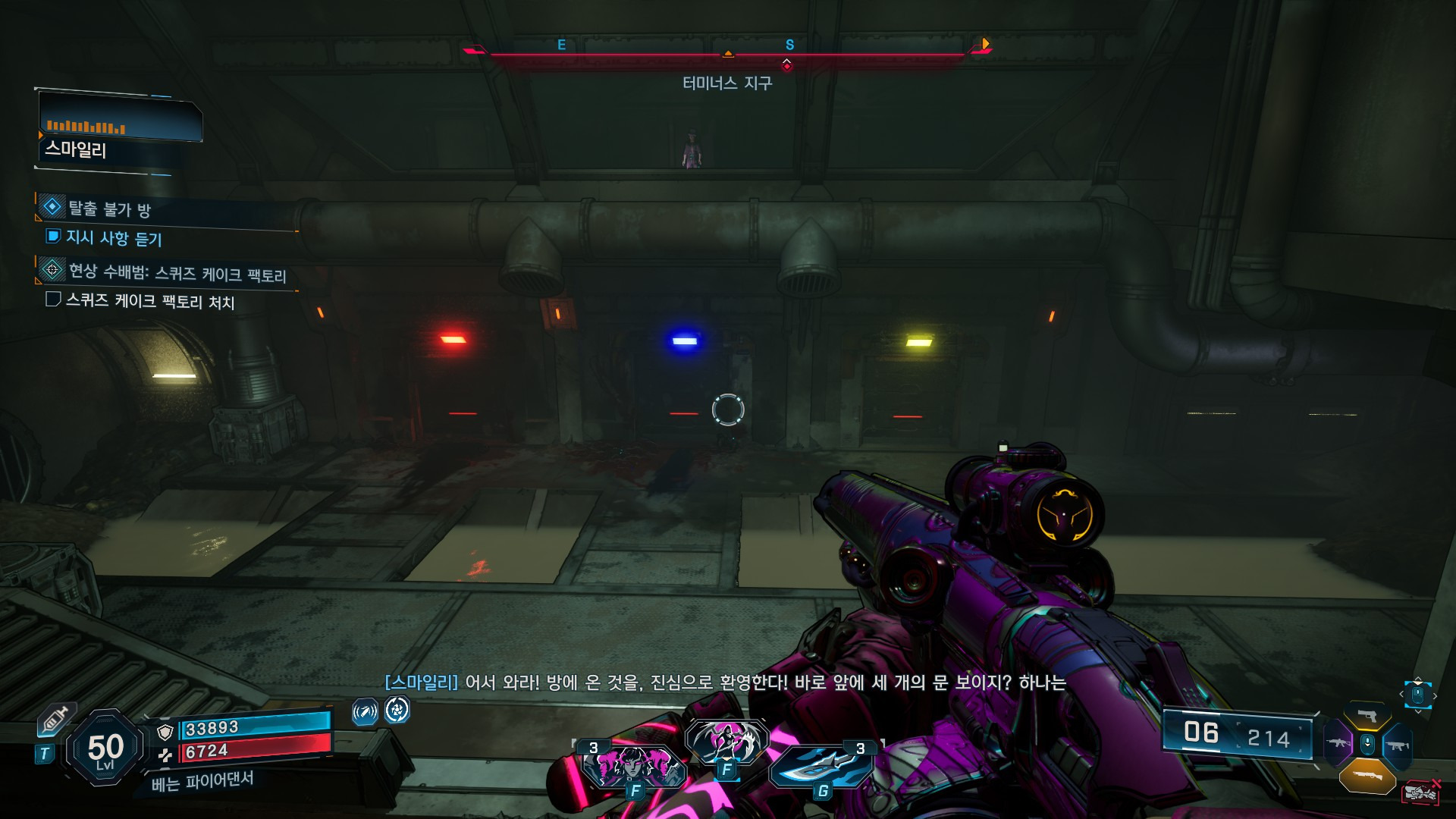Select the 탈출 불가 방 mission tracker

click(x=109, y=209)
